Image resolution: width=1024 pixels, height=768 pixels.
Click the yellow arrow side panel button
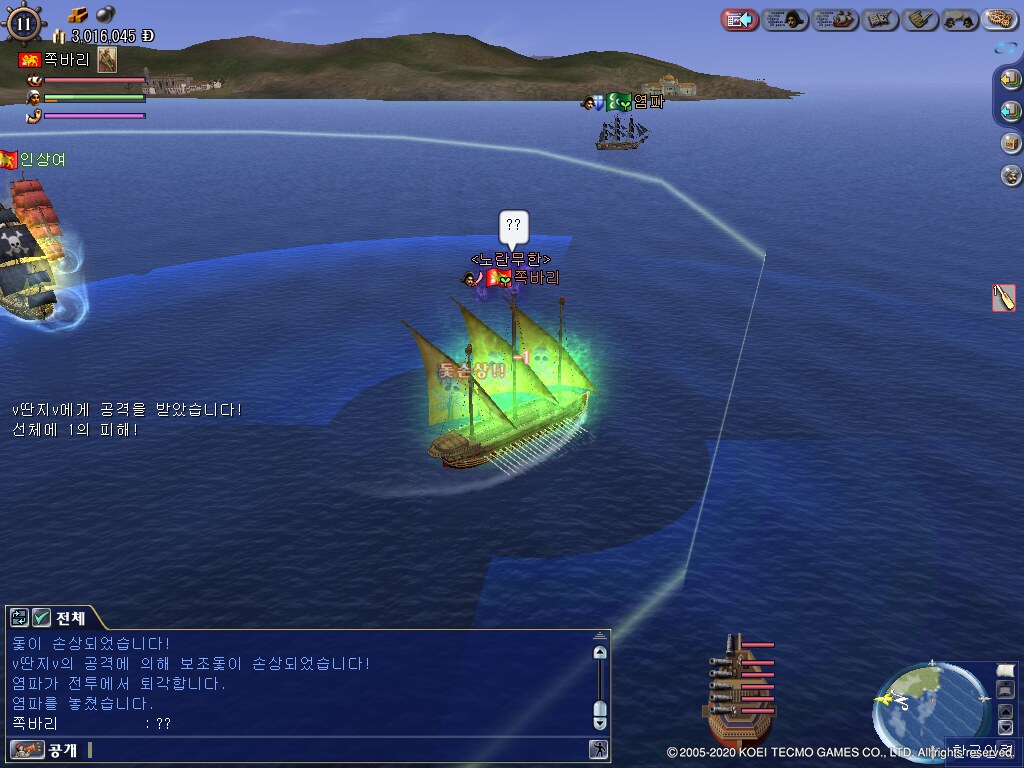(x=1010, y=78)
